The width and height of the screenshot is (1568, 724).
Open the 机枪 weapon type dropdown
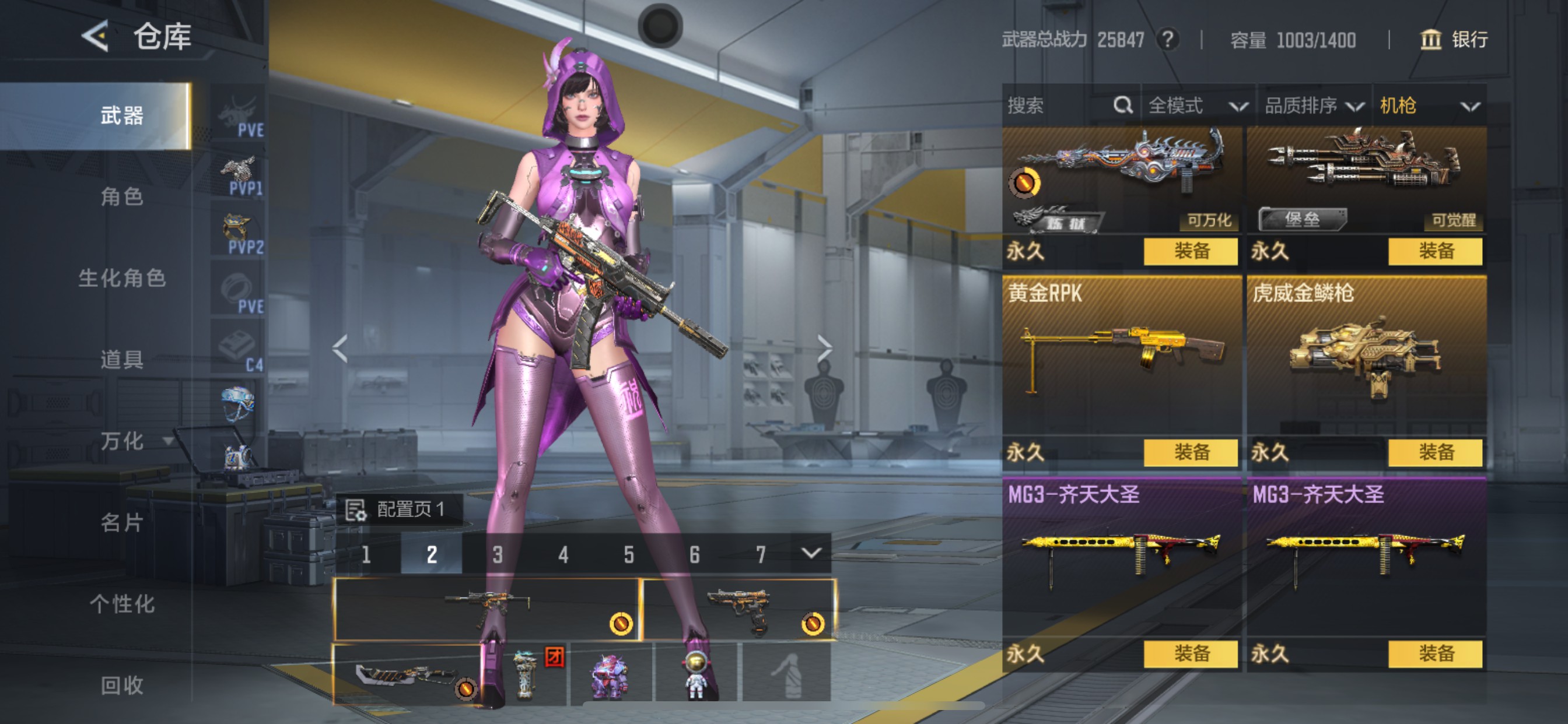click(1429, 106)
